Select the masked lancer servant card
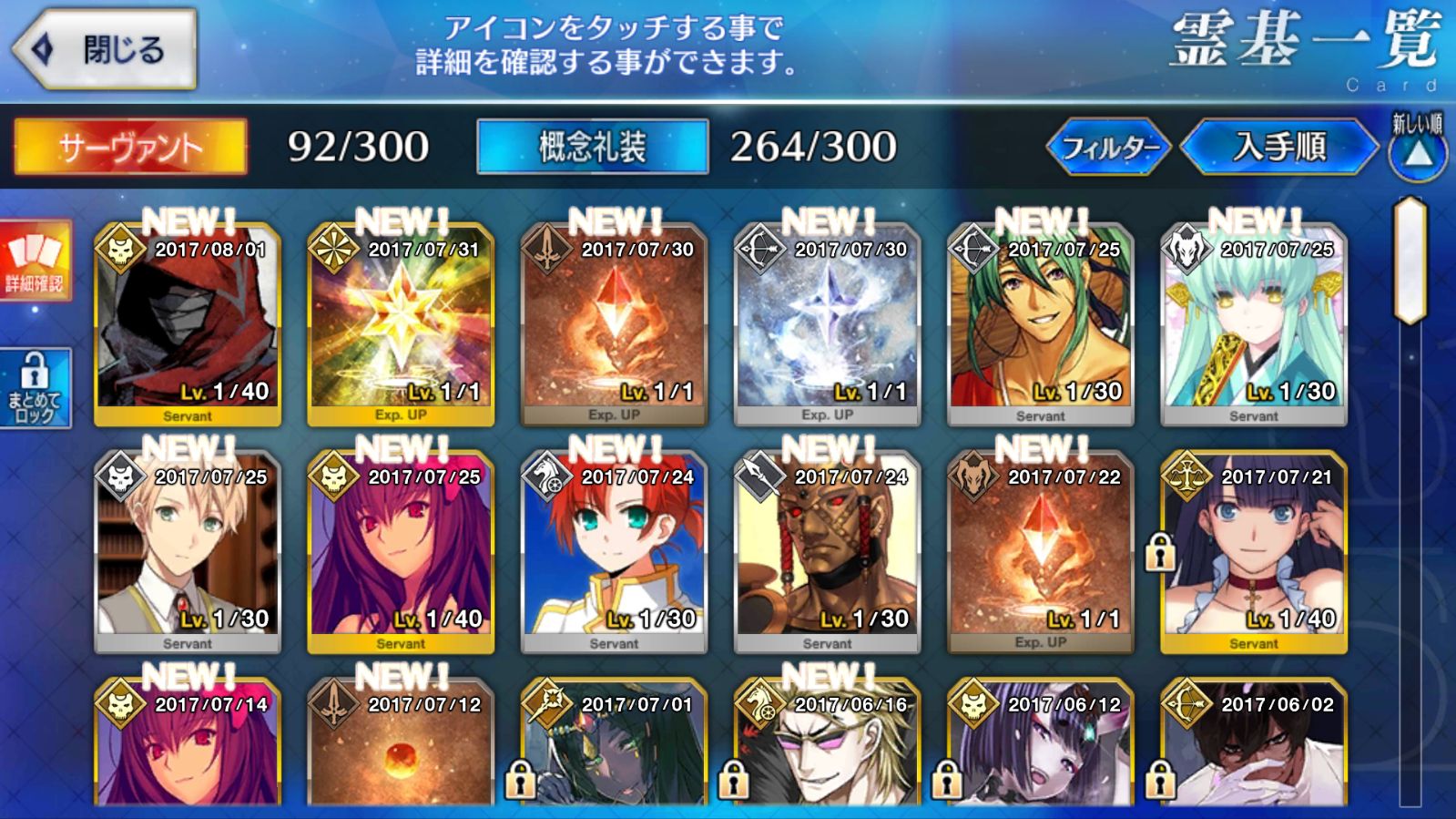Viewport: 1456px width, 819px height. [x=827, y=553]
